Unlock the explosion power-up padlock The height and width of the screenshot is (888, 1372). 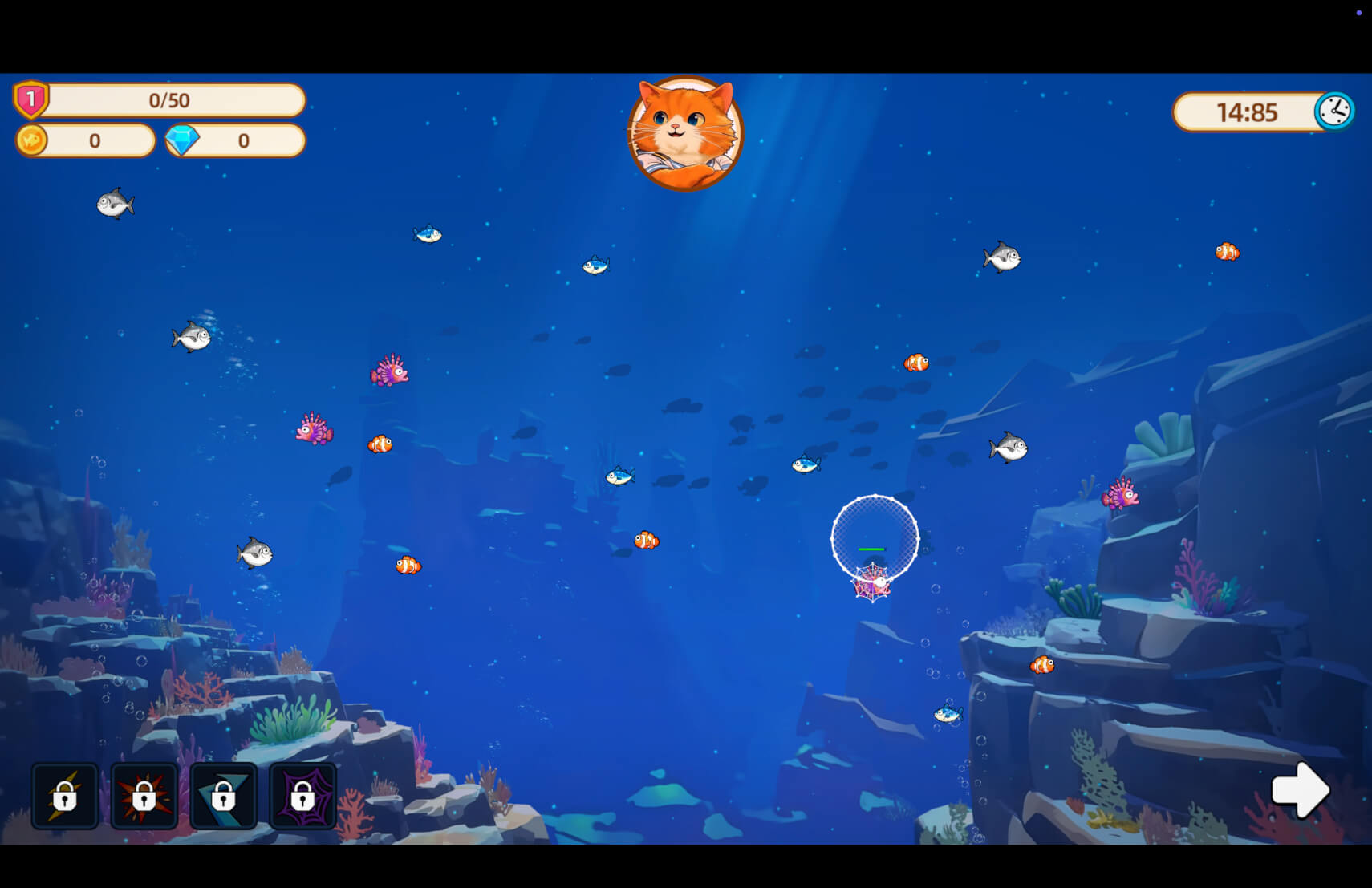tap(144, 797)
